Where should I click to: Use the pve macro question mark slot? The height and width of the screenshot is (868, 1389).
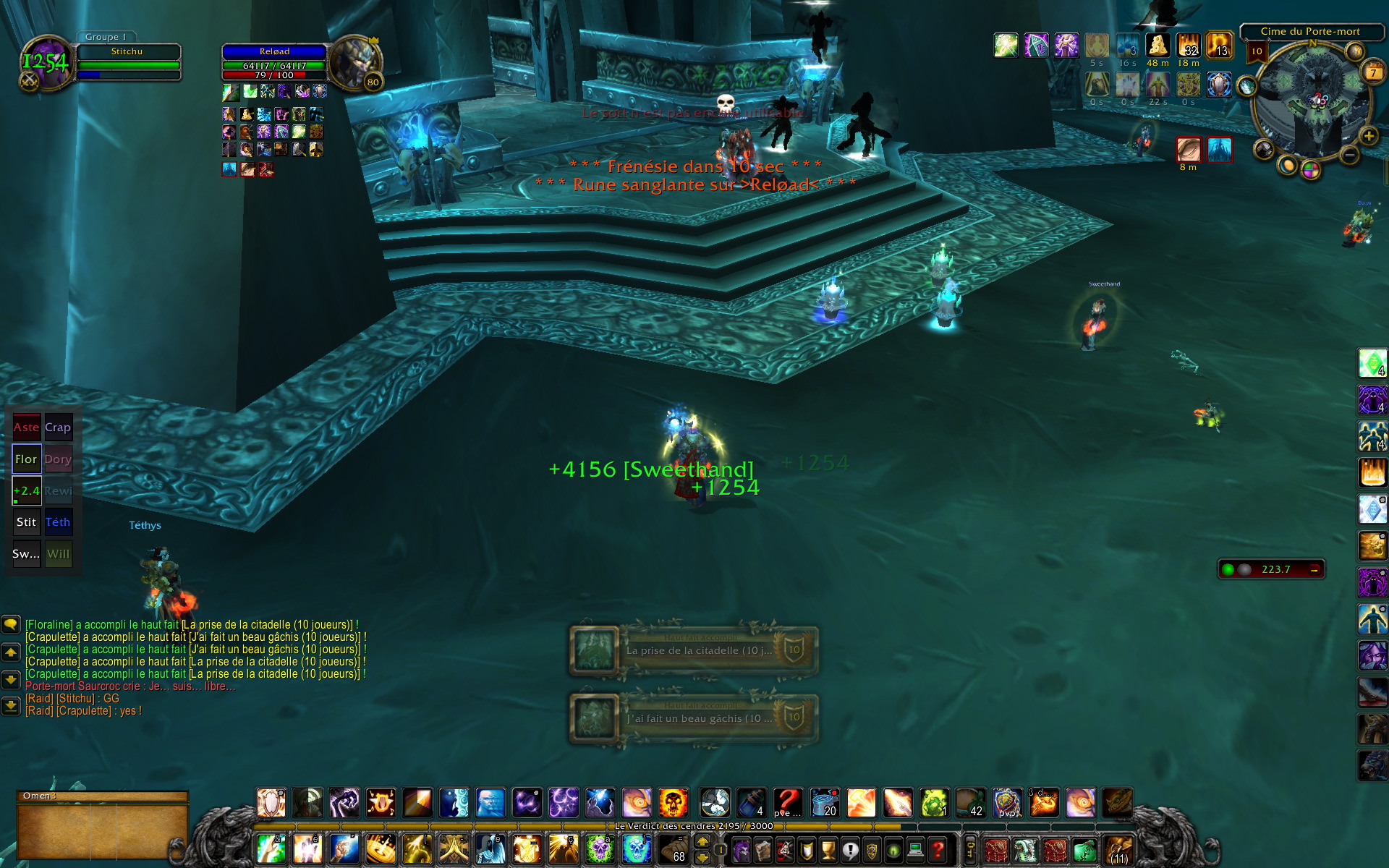click(x=788, y=803)
